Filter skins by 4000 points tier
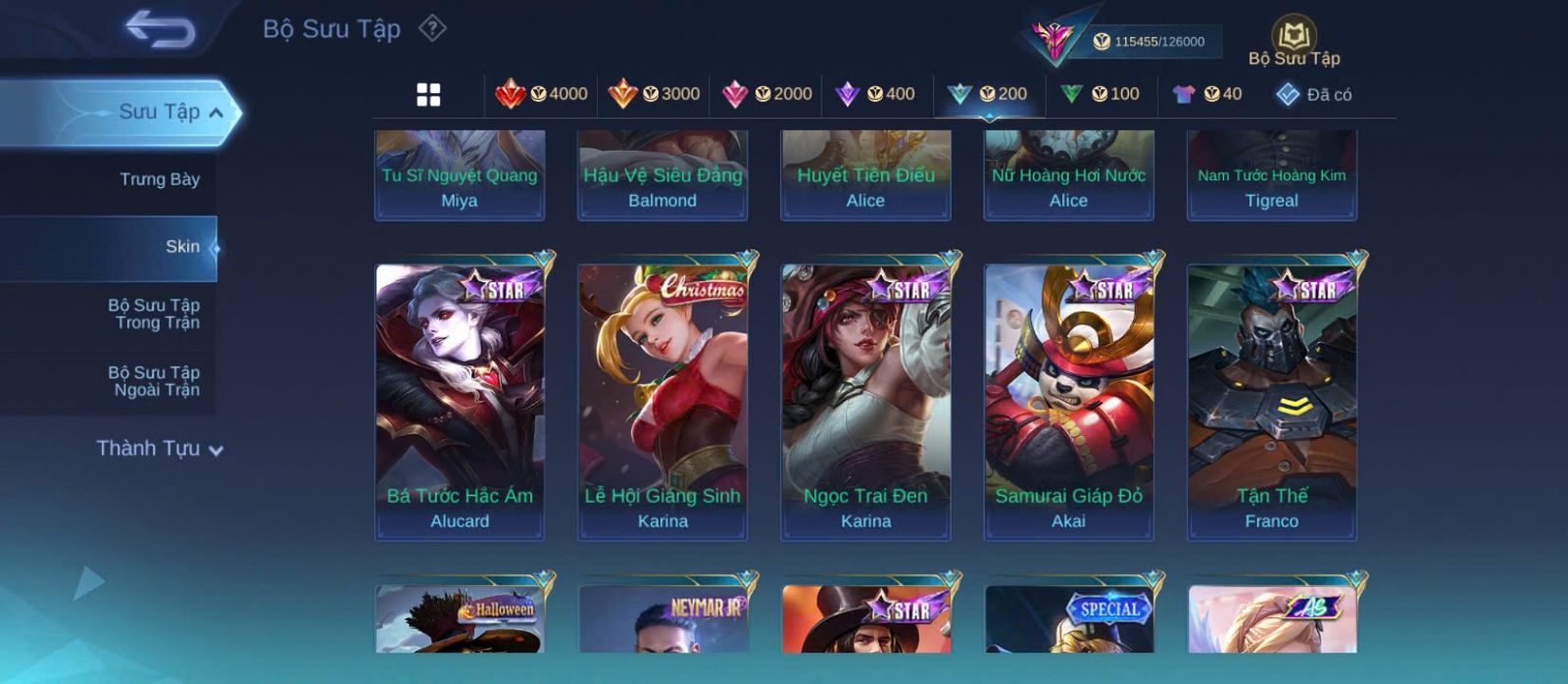The height and width of the screenshot is (684, 1568). coord(541,94)
